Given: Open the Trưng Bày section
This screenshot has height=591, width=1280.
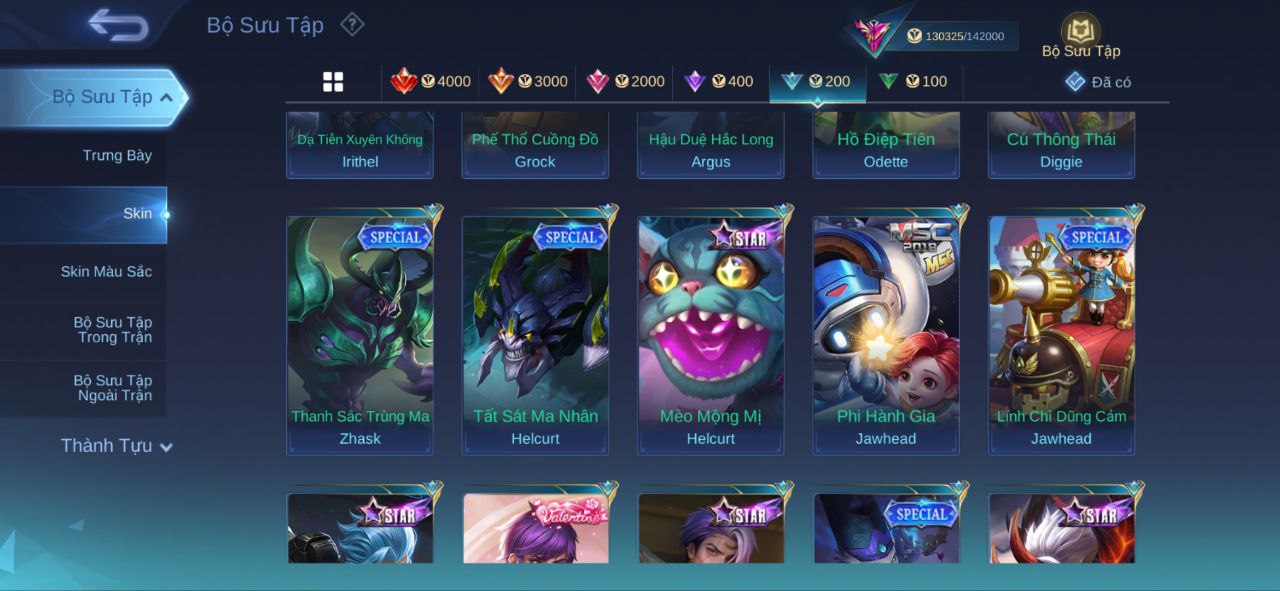Looking at the screenshot, I should pyautogui.click(x=117, y=155).
